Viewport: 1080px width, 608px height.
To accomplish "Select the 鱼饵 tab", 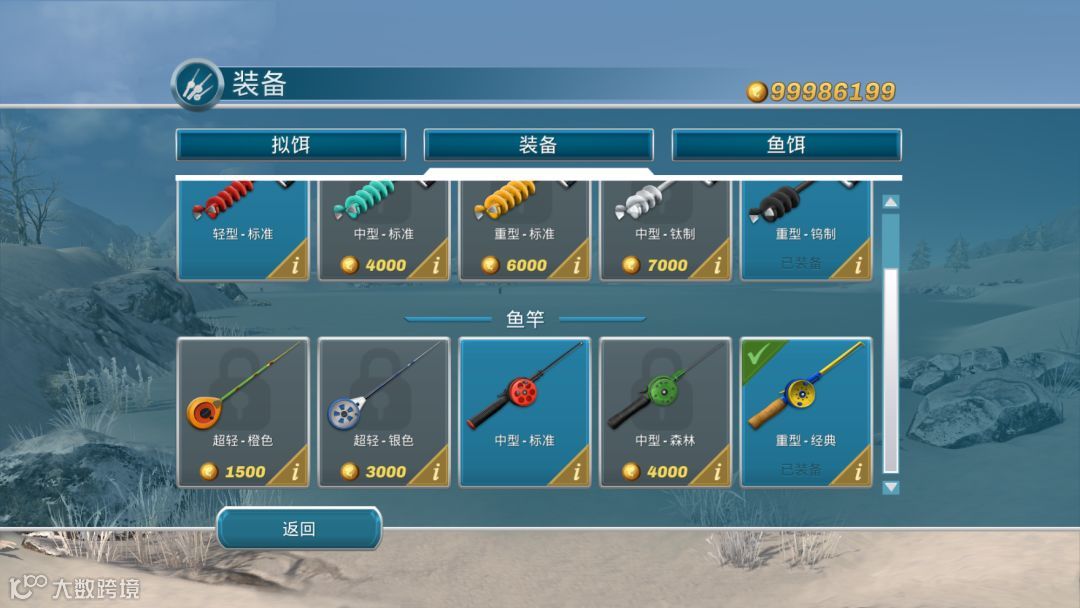I will (786, 145).
